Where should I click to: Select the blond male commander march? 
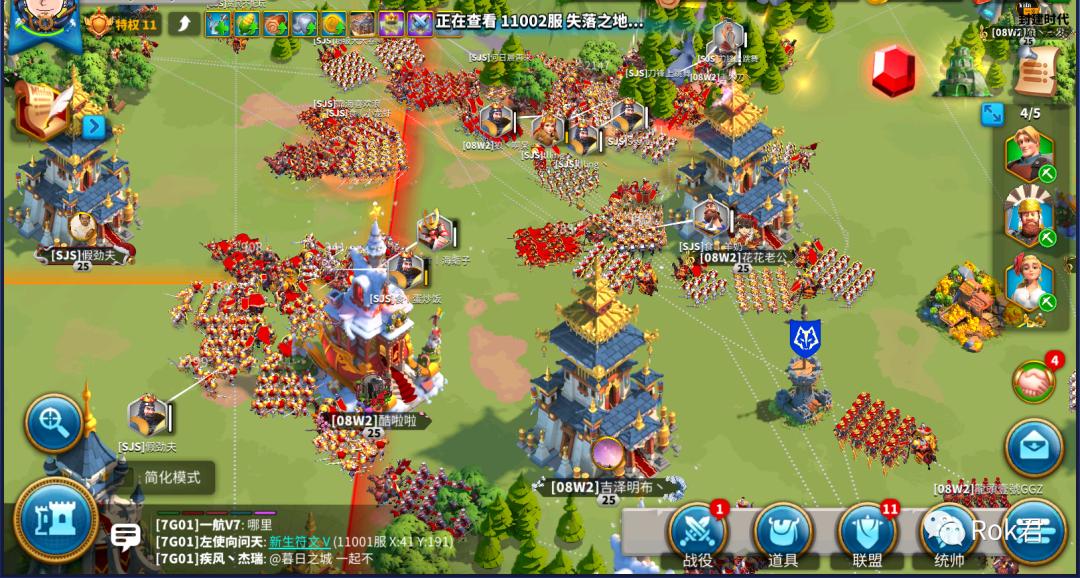(x=1028, y=154)
